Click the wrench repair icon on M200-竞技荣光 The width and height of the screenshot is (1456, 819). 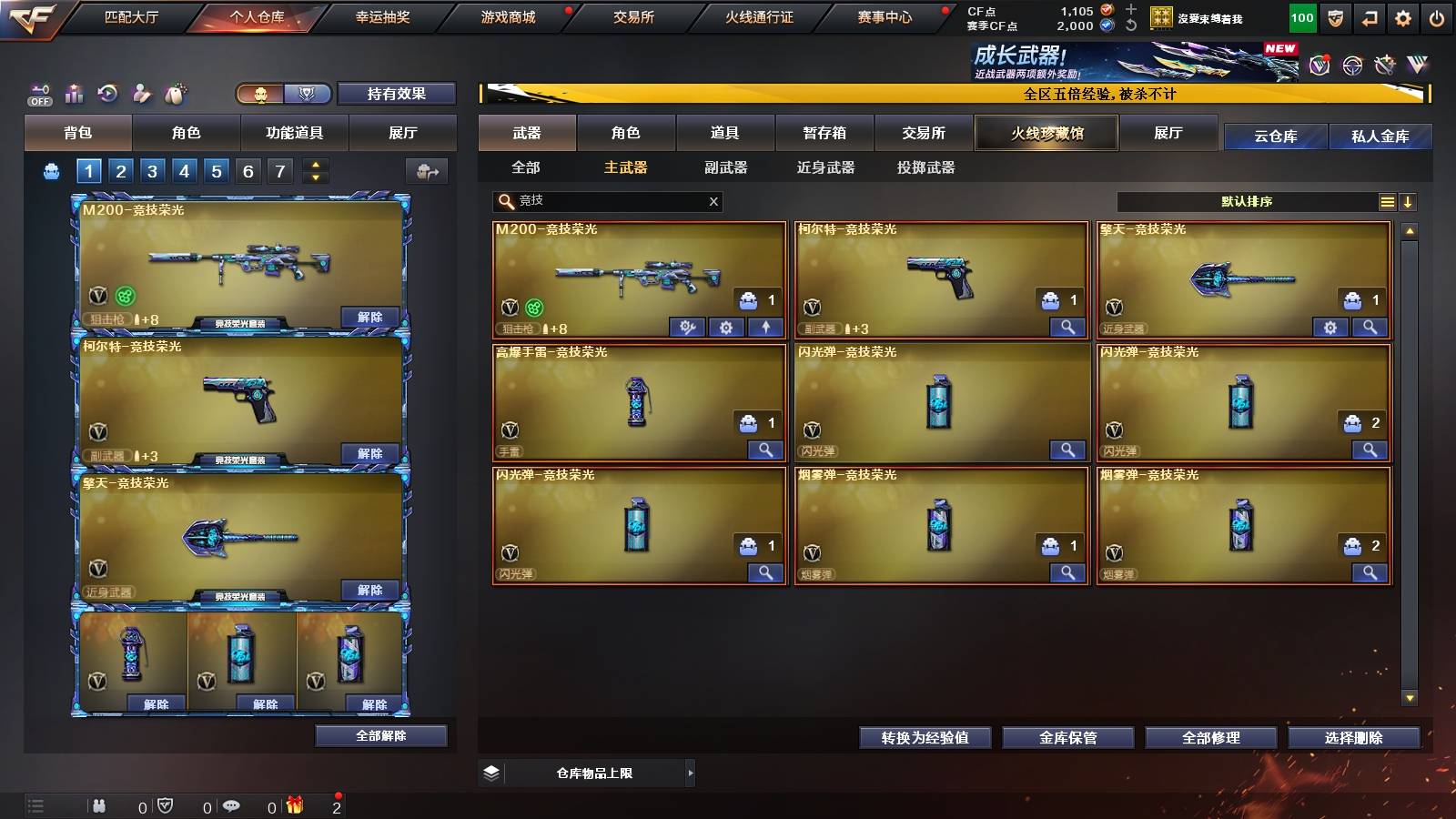(687, 329)
